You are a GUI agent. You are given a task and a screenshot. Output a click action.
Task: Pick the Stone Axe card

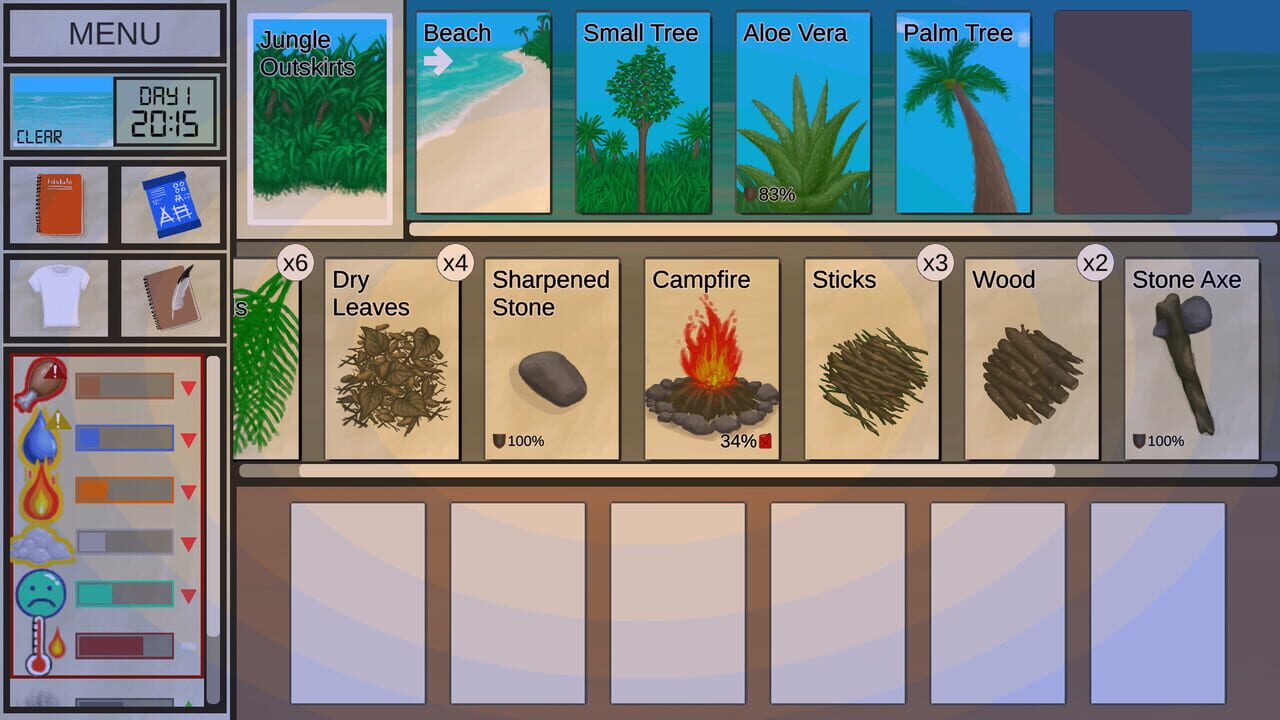pos(1191,355)
